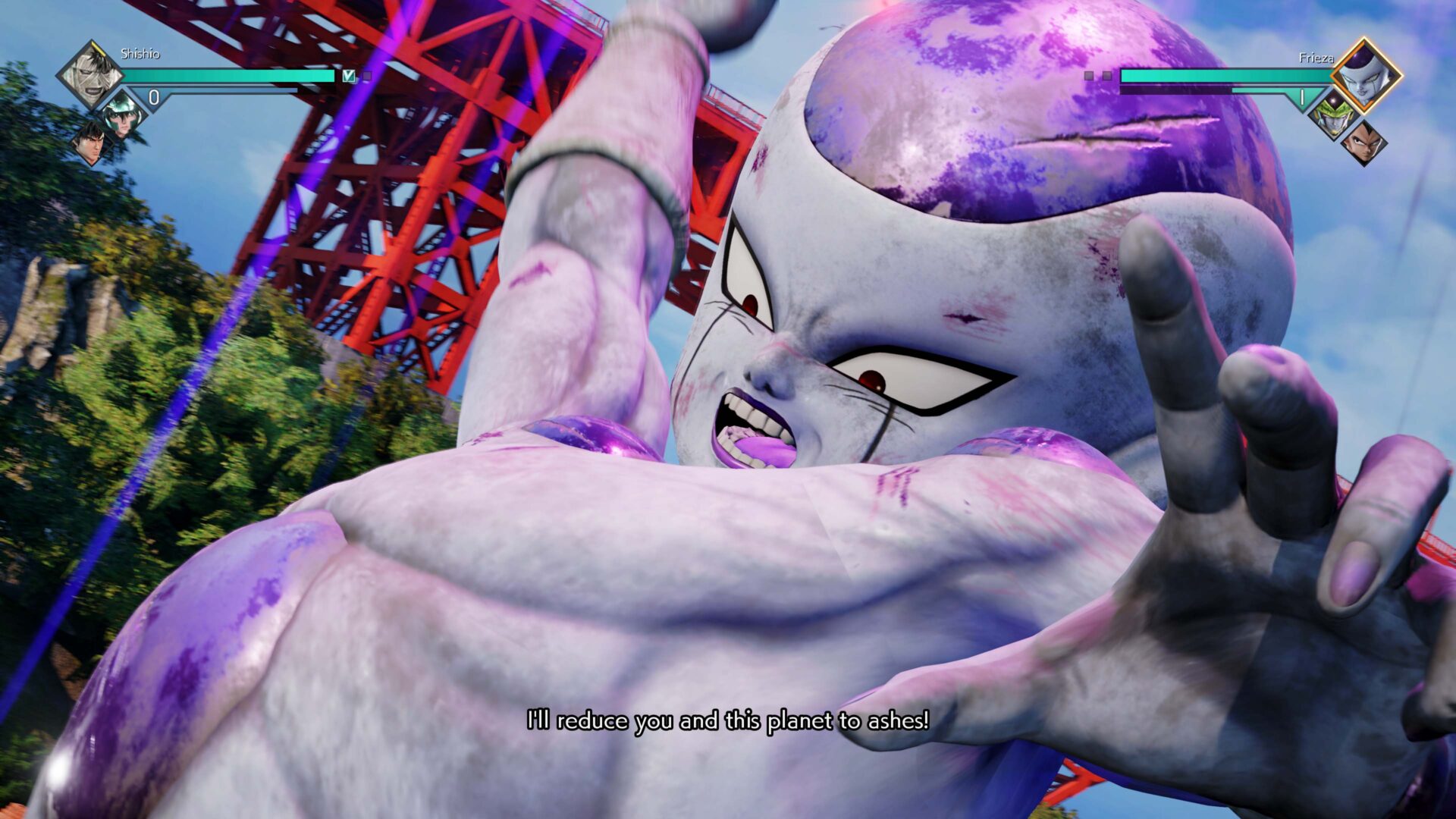Image resolution: width=1456 pixels, height=819 pixels.
Task: Click Vegeta's portrait in the enemy roster
Action: (1363, 144)
